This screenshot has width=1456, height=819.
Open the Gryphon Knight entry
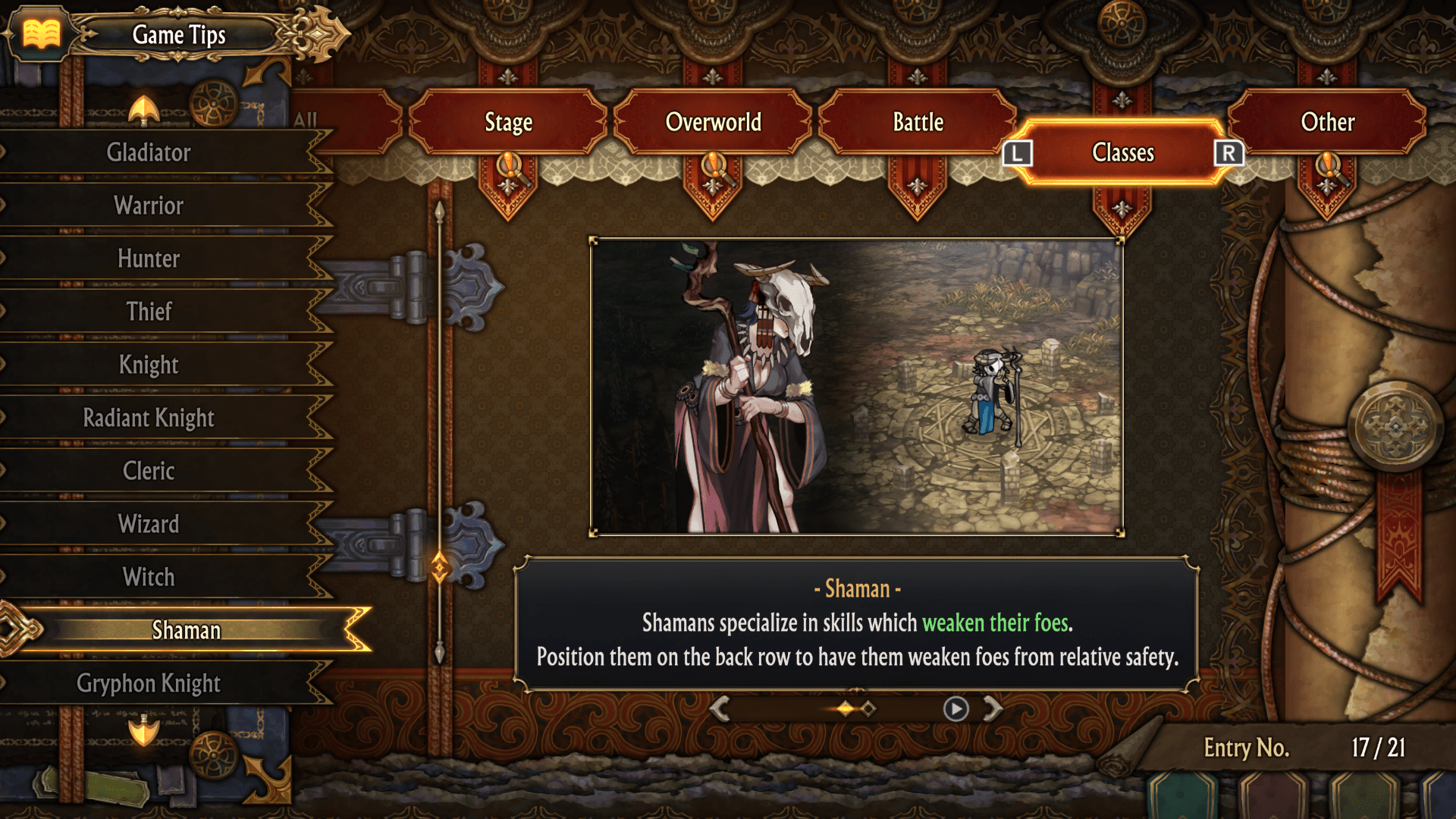tap(149, 683)
